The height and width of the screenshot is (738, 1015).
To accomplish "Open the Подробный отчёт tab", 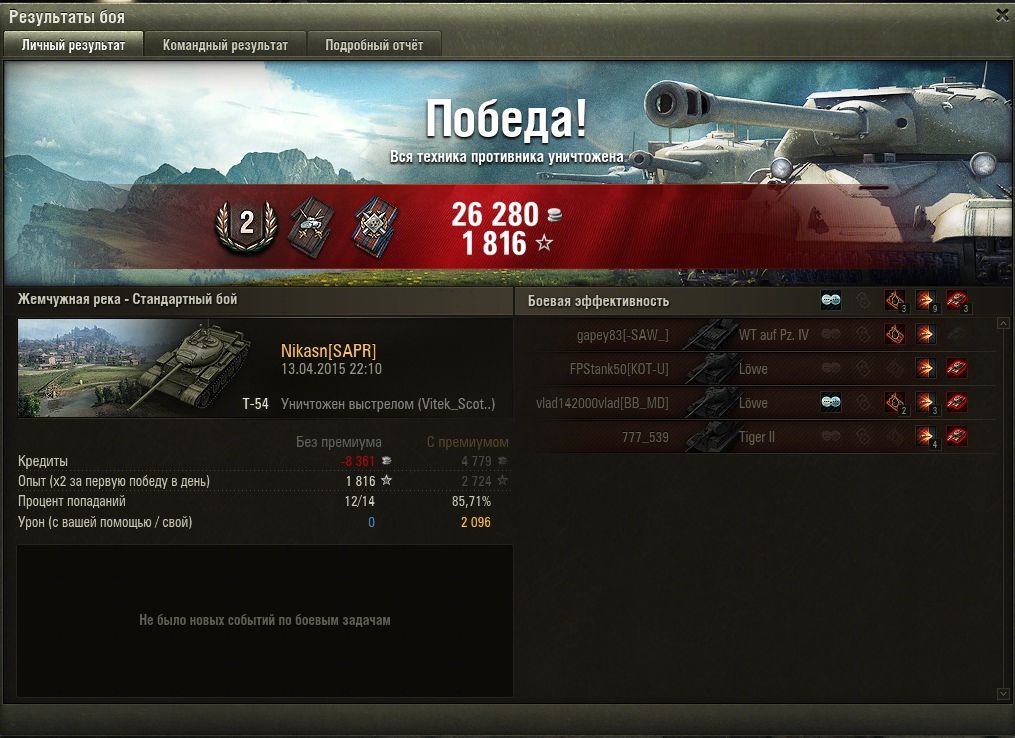I will [374, 45].
